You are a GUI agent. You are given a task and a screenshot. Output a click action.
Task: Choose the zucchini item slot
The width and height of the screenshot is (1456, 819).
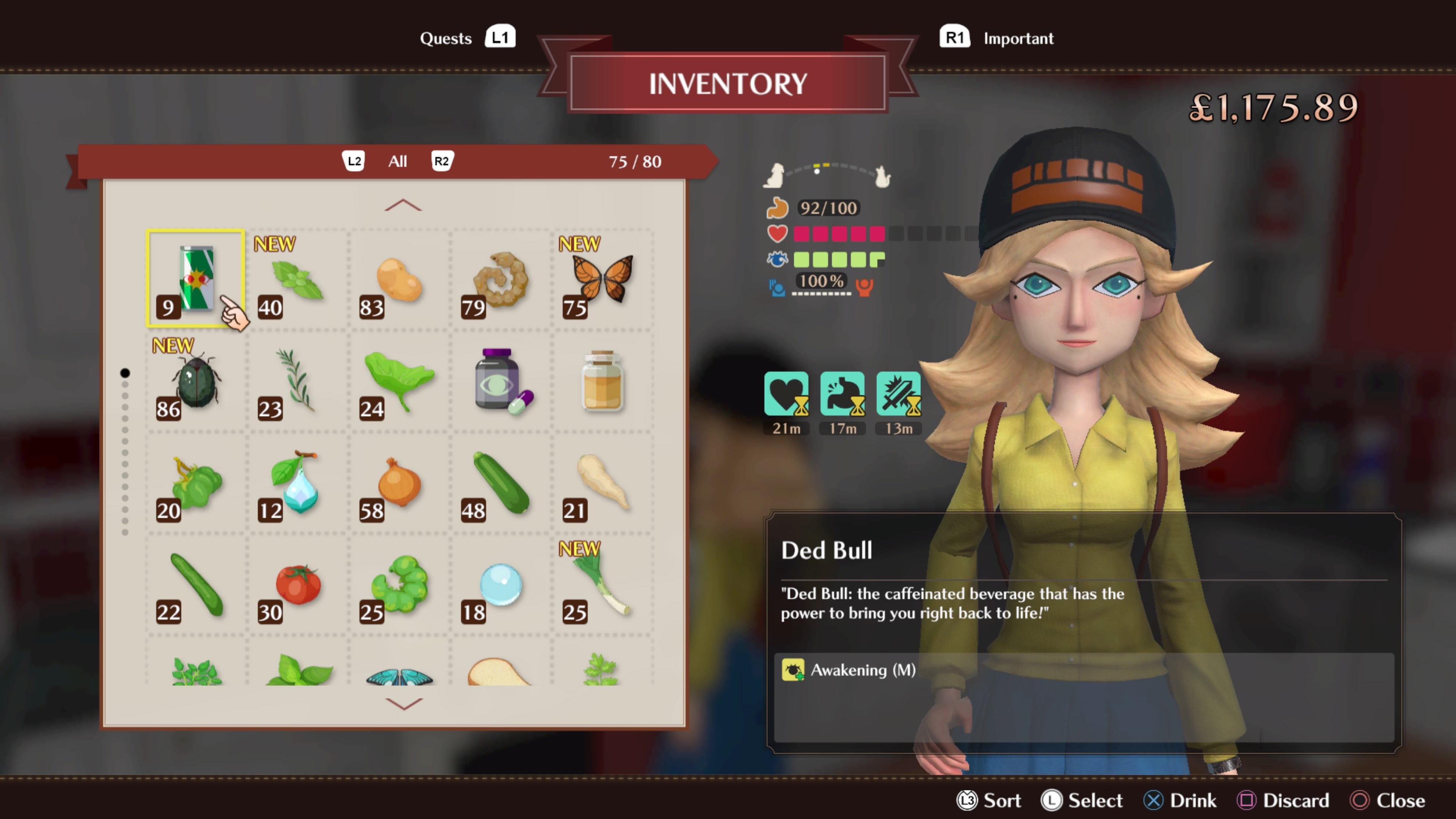point(500,482)
